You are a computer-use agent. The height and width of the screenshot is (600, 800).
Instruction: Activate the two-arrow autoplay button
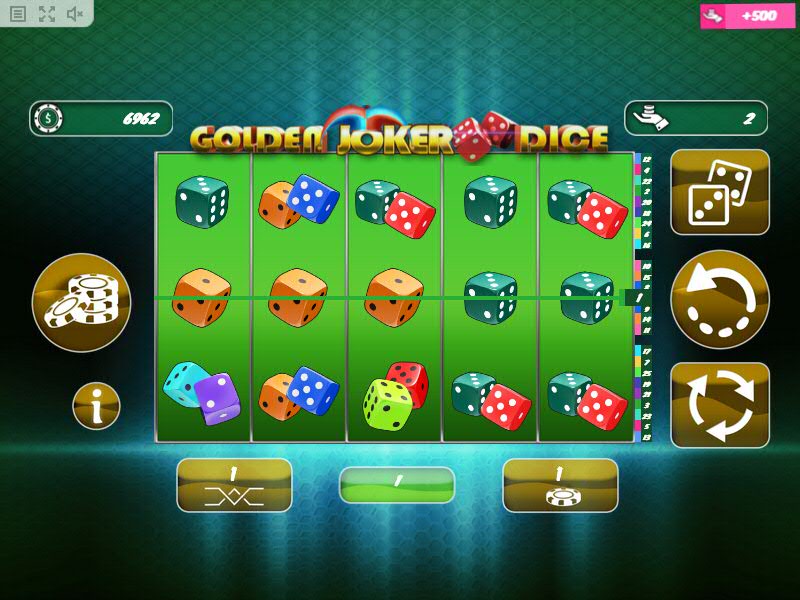coord(719,405)
